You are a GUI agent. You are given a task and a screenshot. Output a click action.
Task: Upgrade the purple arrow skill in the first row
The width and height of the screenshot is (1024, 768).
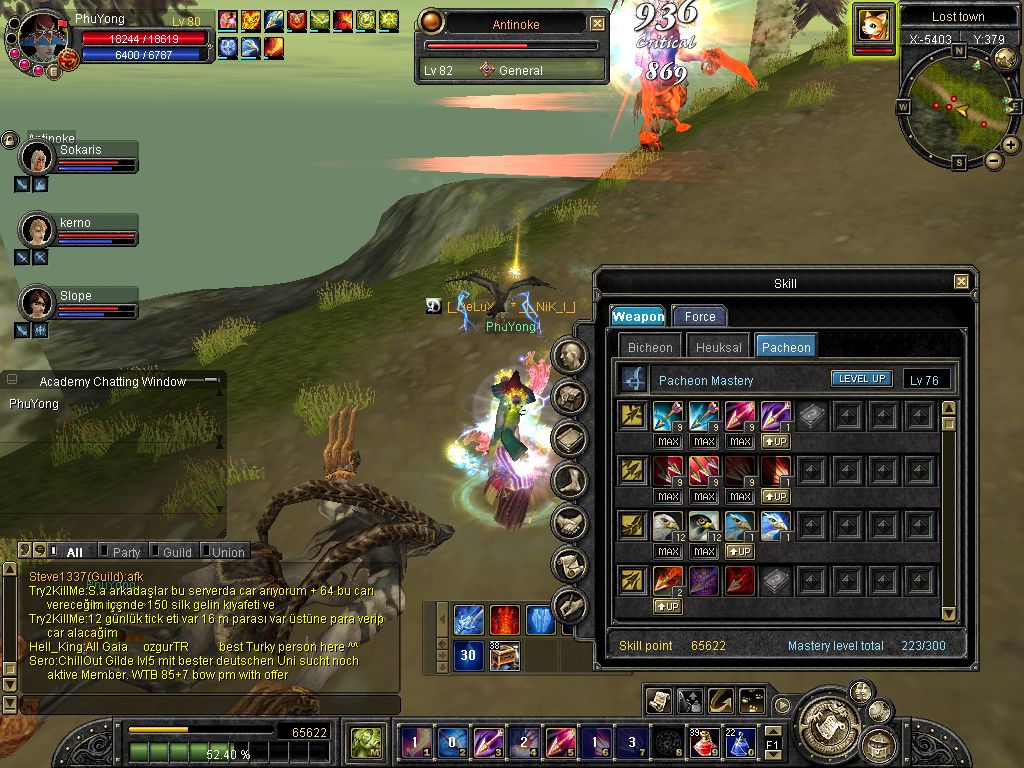776,441
